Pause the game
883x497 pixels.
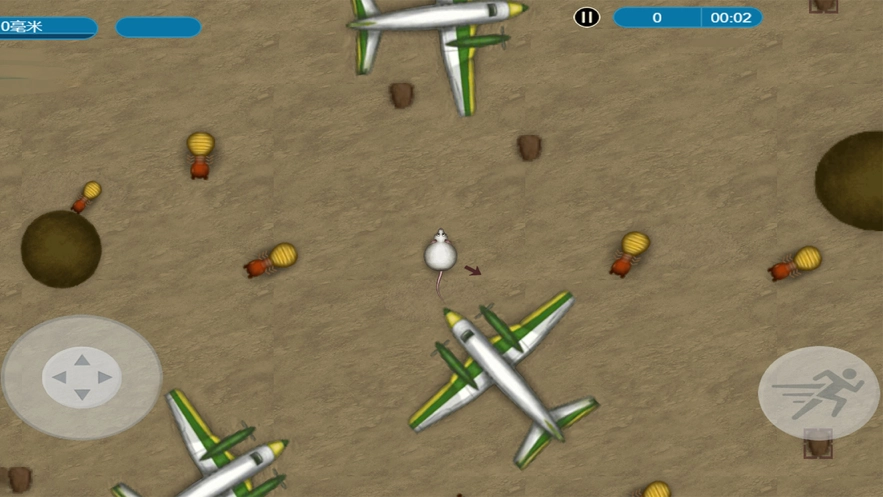587,17
